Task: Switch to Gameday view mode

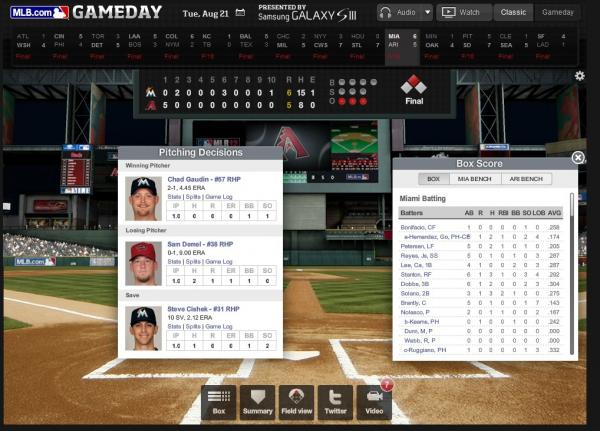Action: coord(557,13)
